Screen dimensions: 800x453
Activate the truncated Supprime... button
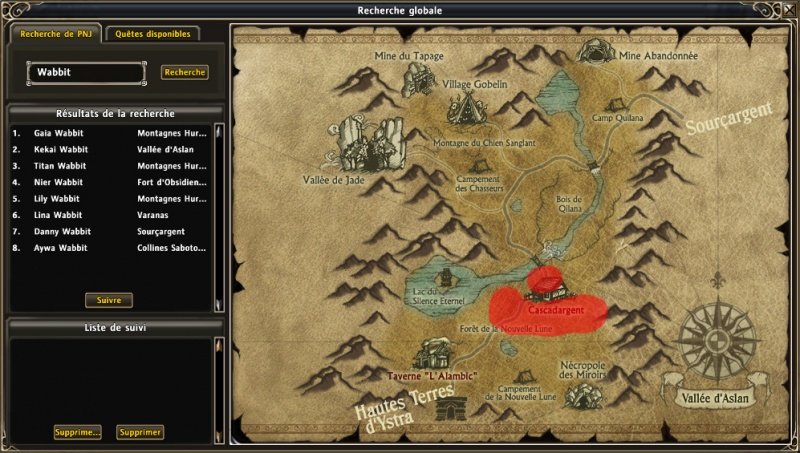coord(78,432)
